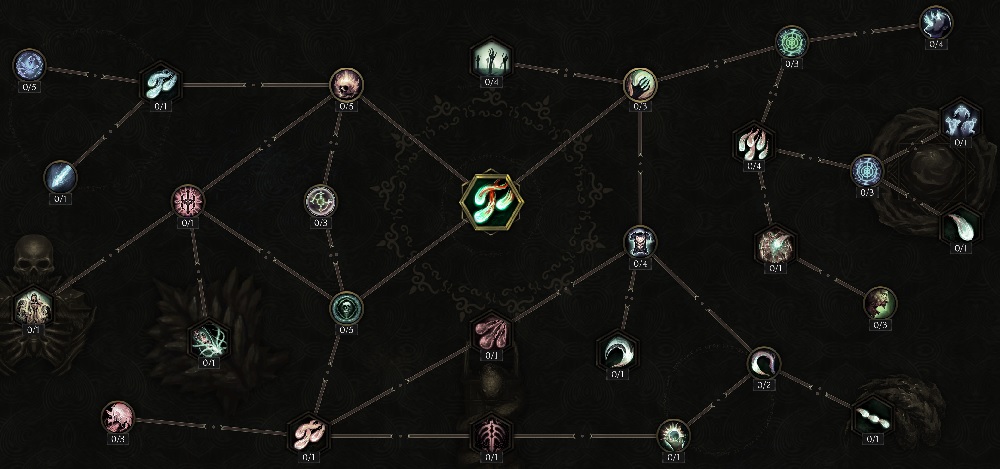
Task: Pick the red spine ribcage node
Action: coord(490,434)
